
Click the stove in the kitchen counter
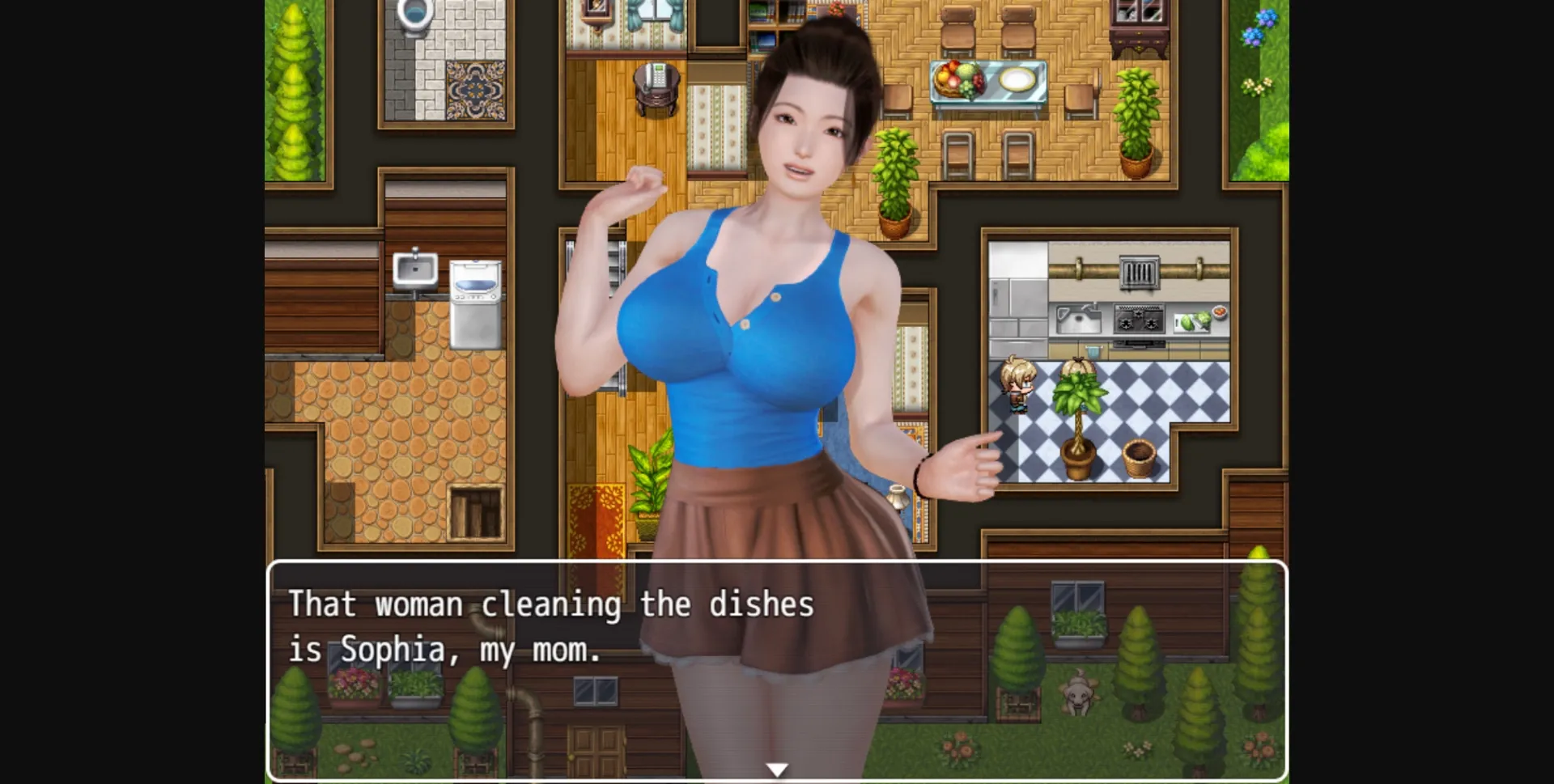click(1137, 317)
